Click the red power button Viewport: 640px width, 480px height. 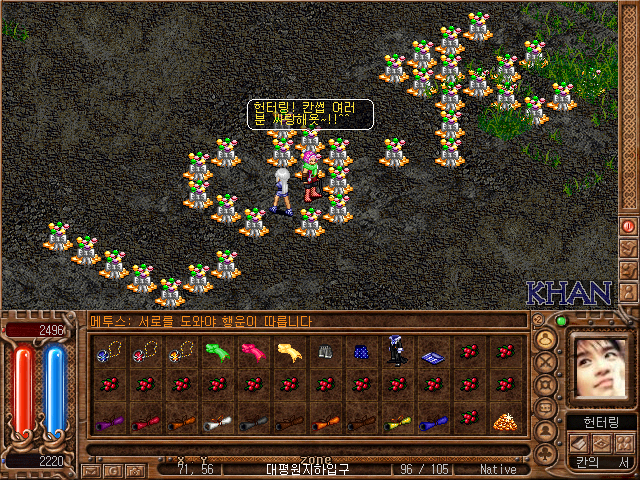[628, 227]
